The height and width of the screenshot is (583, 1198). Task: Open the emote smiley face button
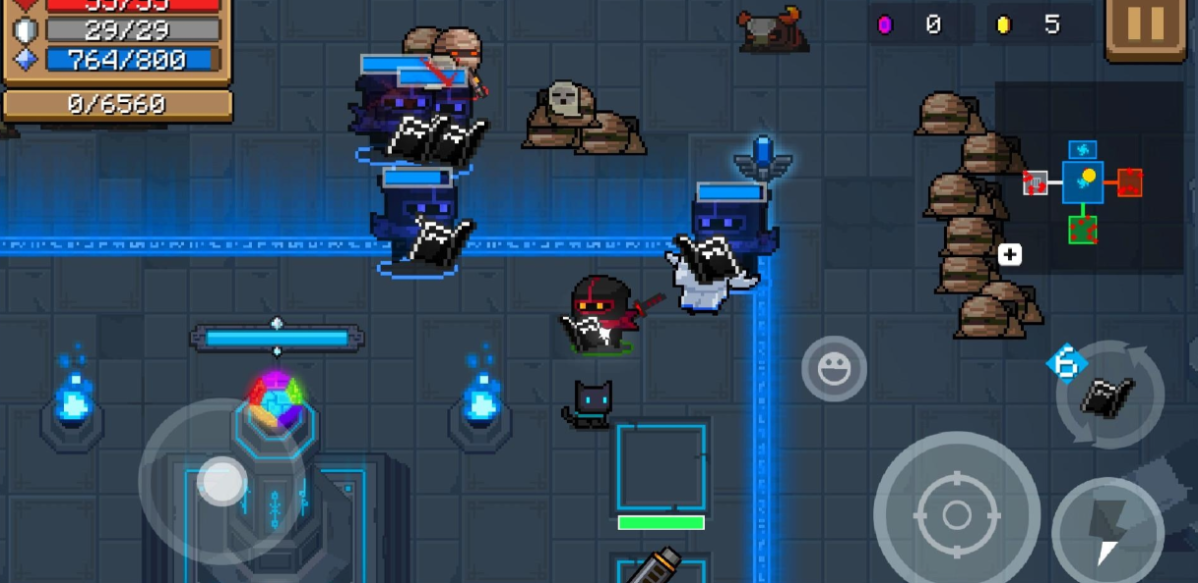(834, 369)
